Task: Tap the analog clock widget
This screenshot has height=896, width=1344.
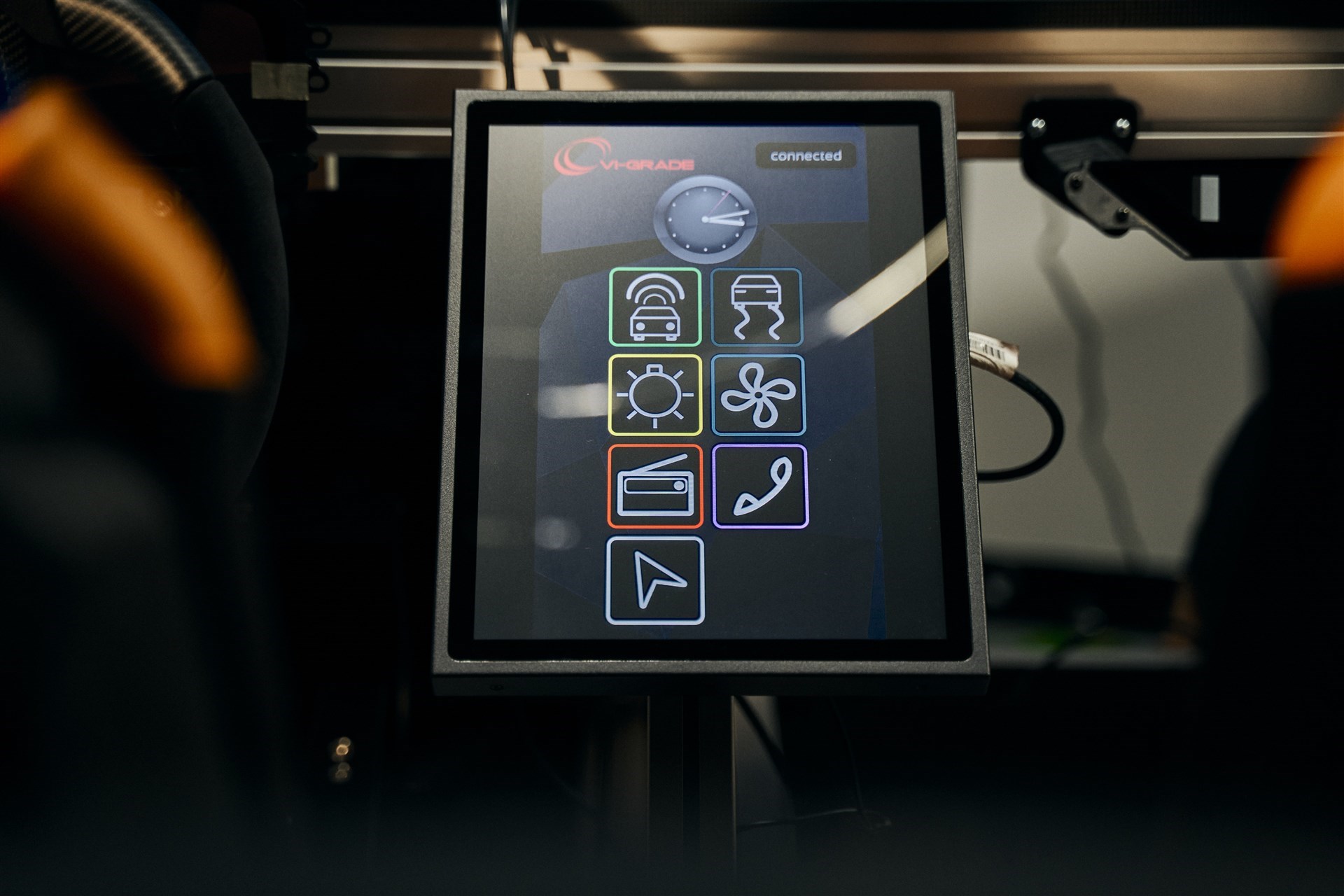Action: pyautogui.click(x=706, y=219)
